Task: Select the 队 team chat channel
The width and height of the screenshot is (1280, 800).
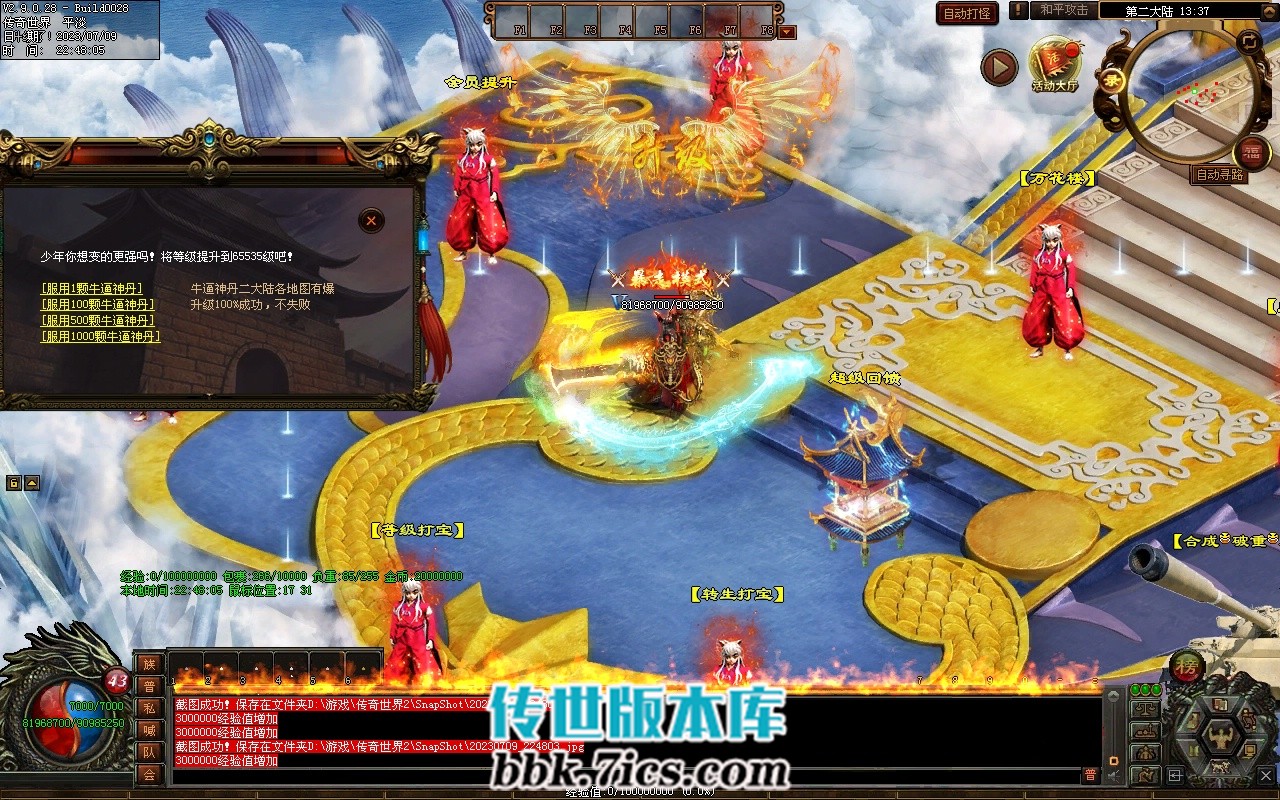Action: tap(149, 752)
